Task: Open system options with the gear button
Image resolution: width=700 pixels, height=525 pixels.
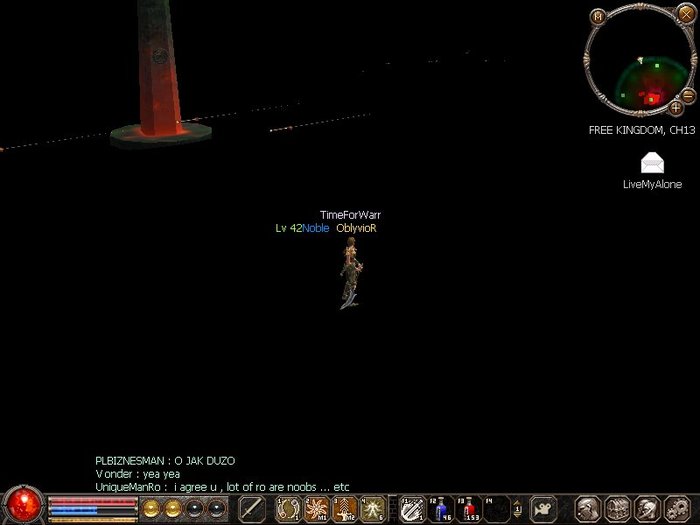Action: pyautogui.click(x=675, y=508)
